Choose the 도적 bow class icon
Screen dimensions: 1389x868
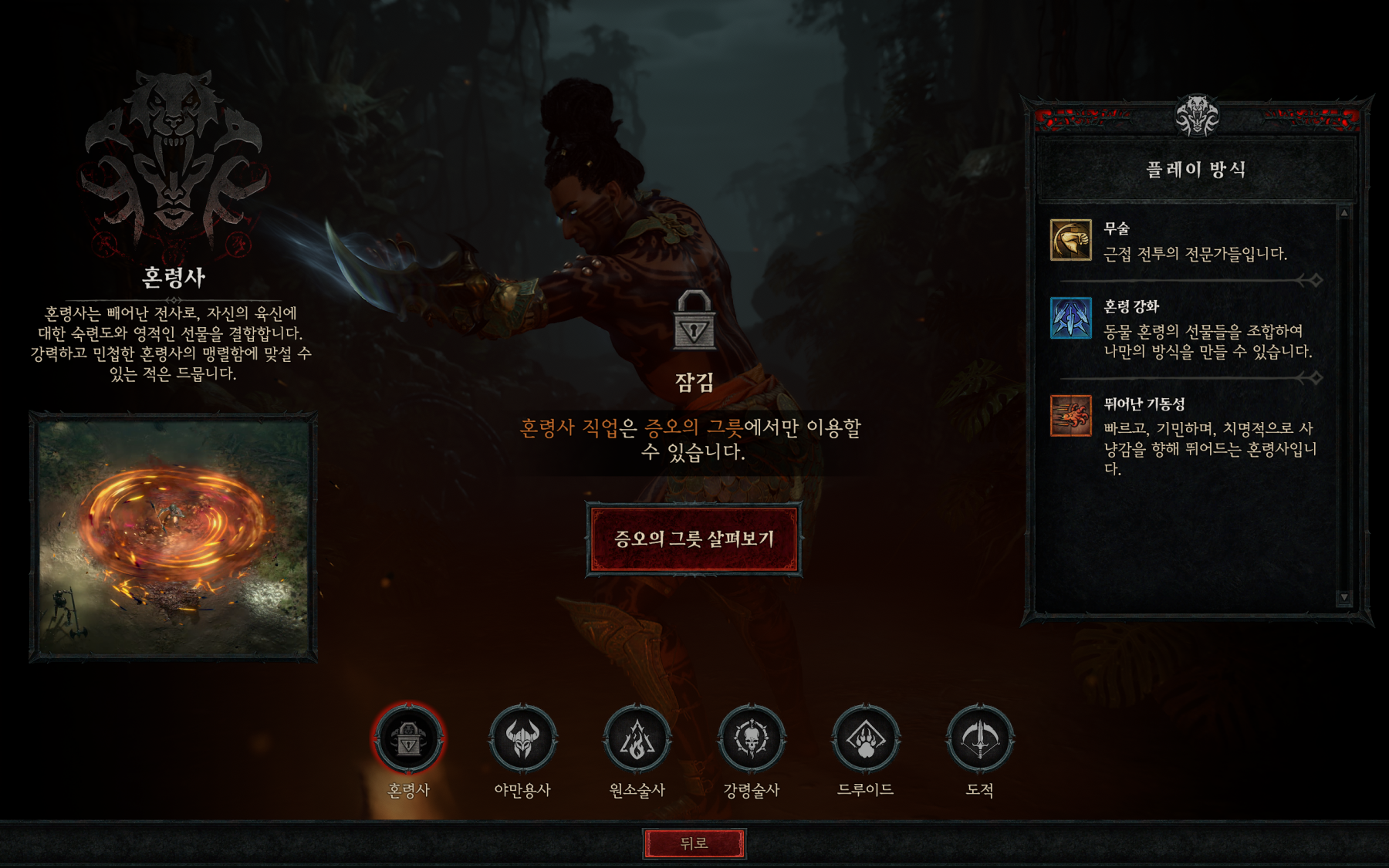(979, 738)
